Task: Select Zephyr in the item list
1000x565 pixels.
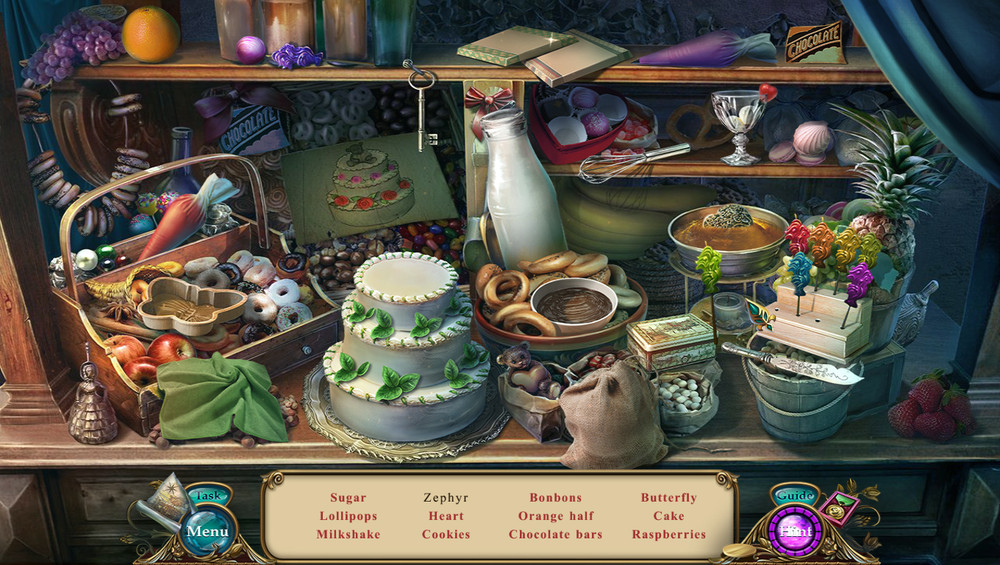Action: click(x=446, y=497)
